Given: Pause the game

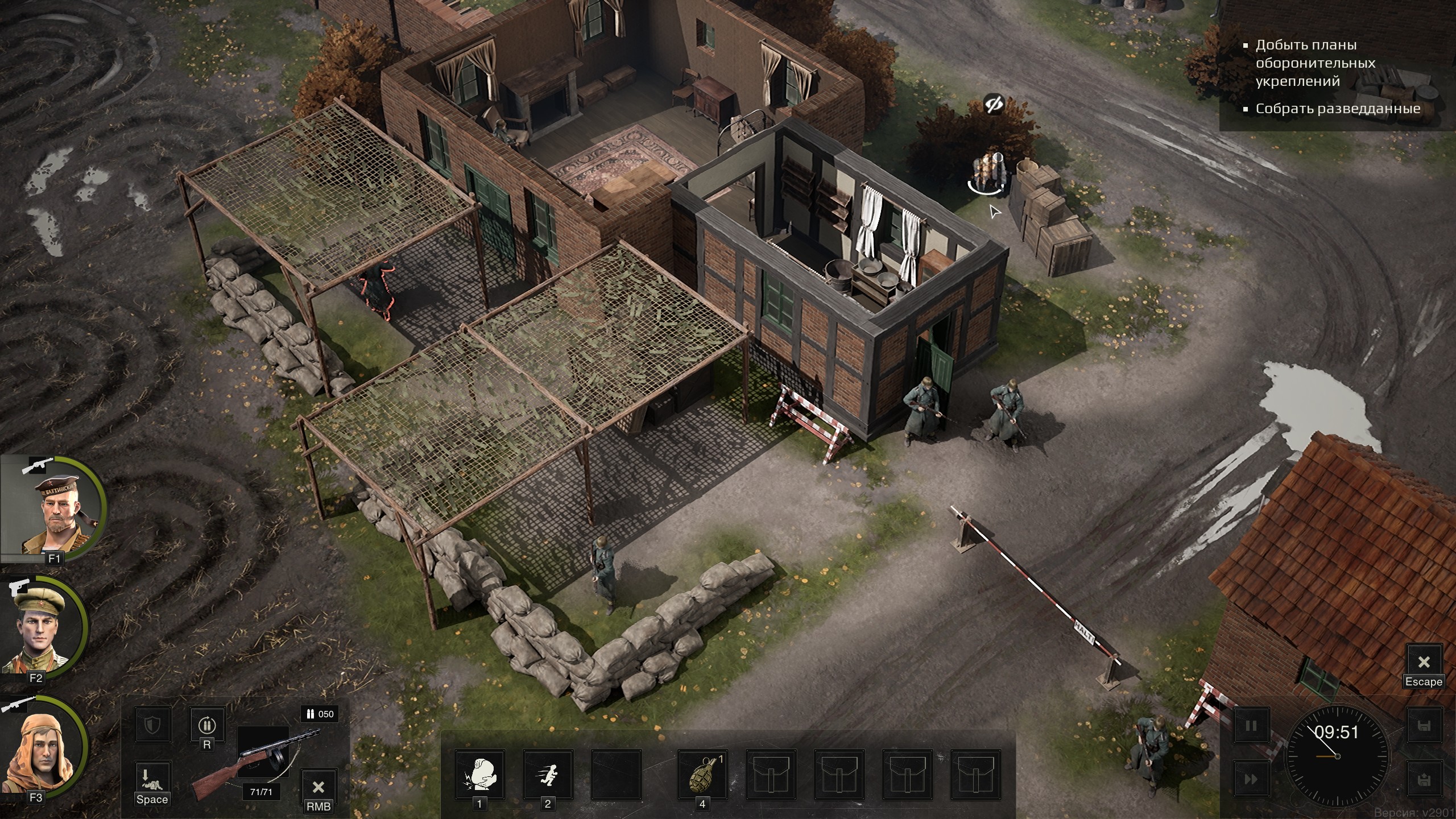Looking at the screenshot, I should [1251, 726].
